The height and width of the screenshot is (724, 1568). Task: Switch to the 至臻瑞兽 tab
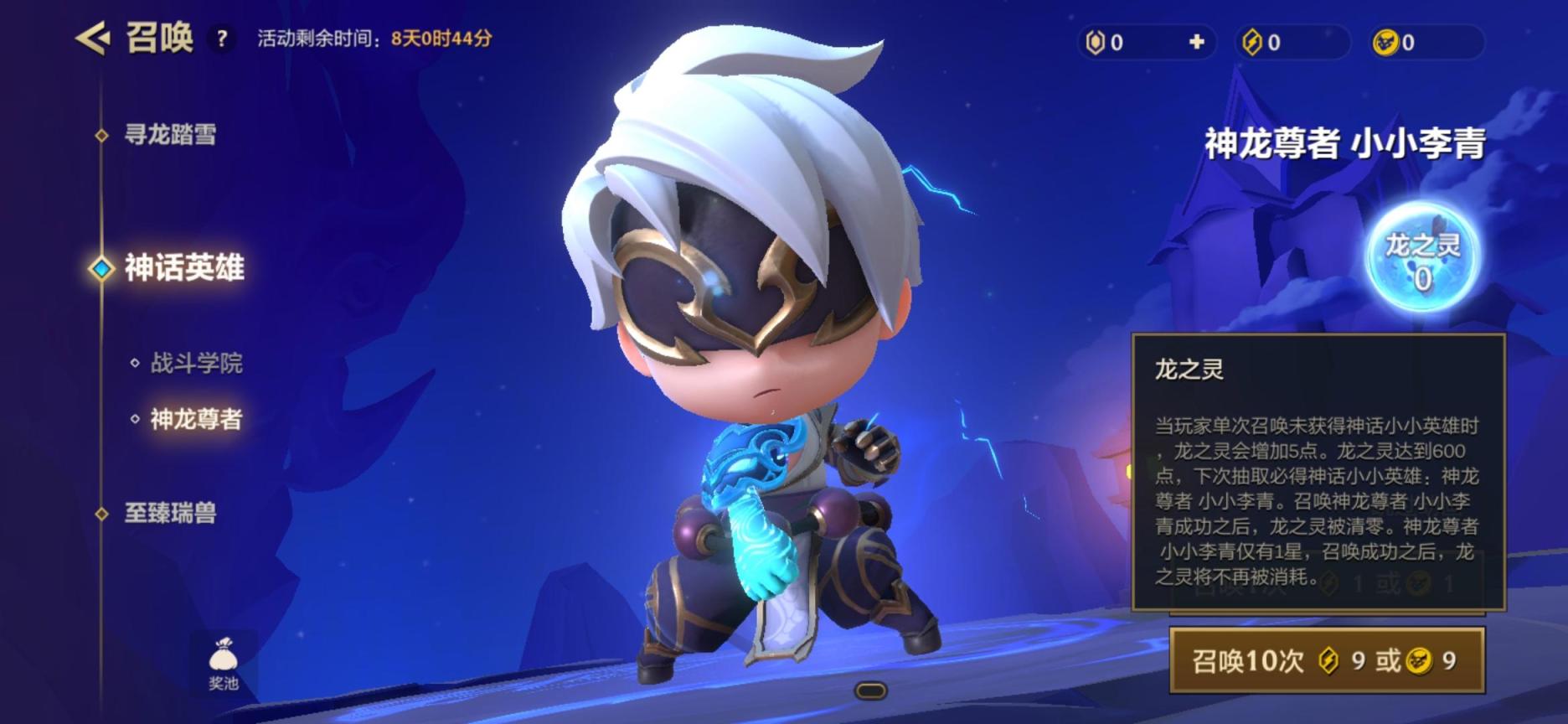(x=170, y=513)
